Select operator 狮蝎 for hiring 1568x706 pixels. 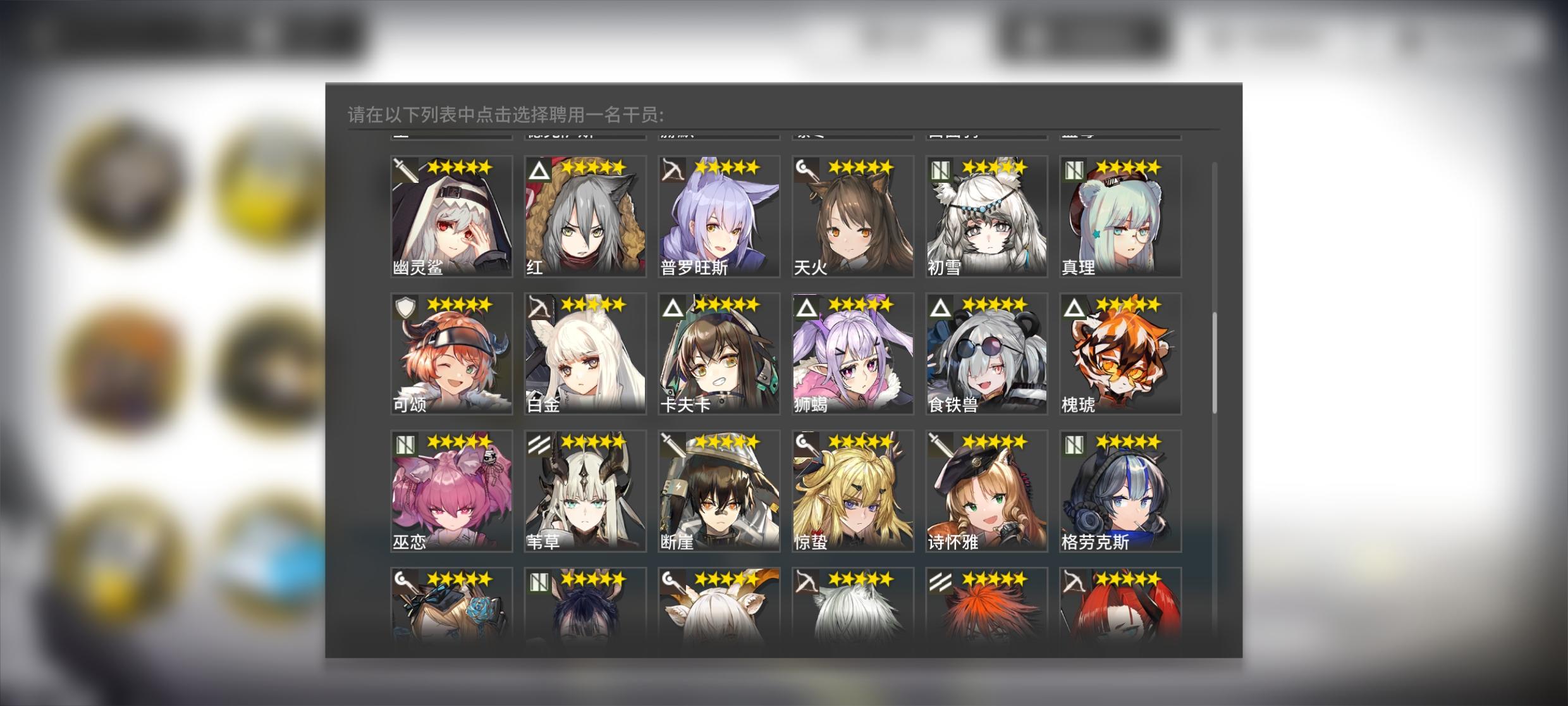pos(852,352)
